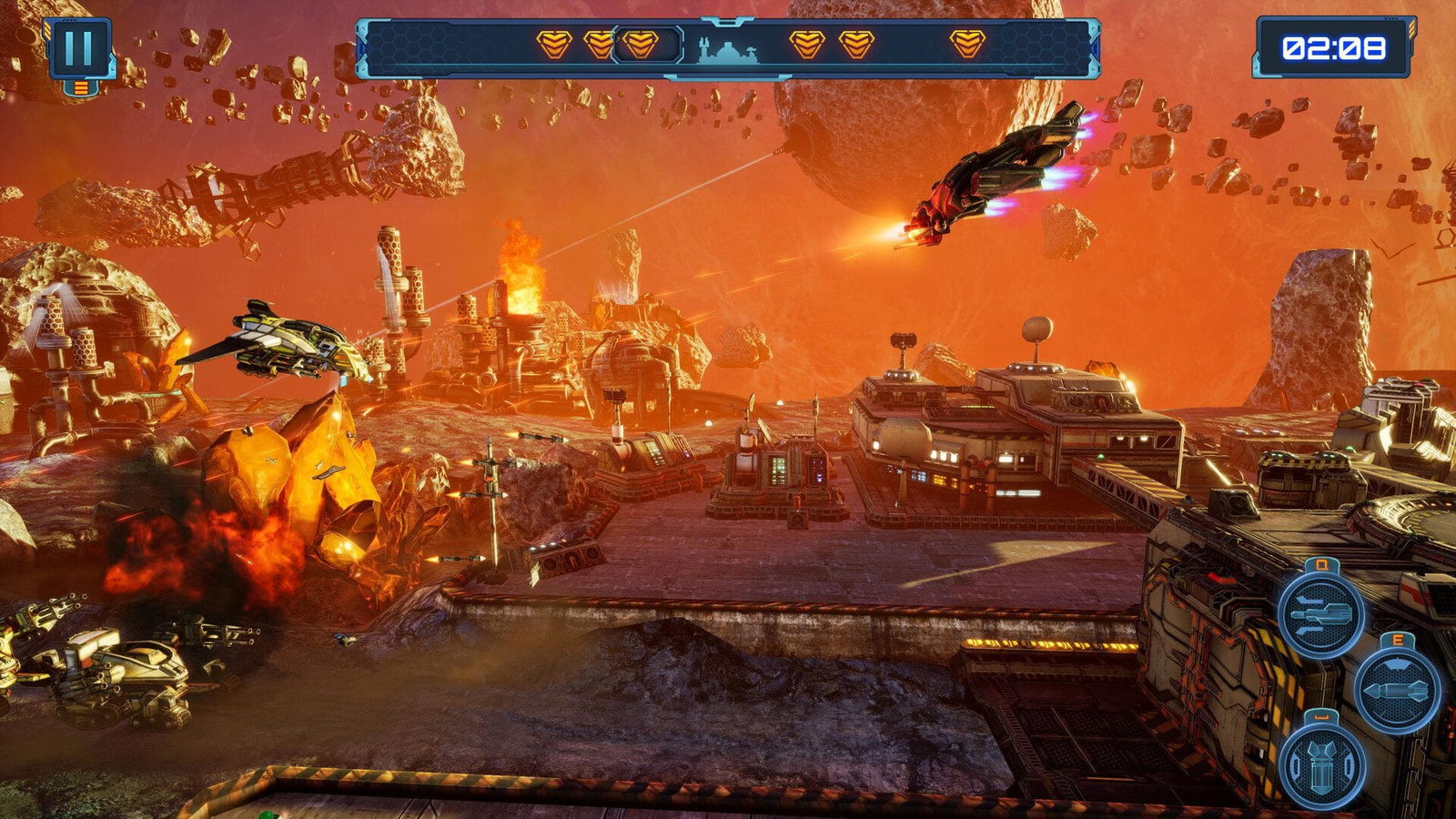Fire the winged rocket weapon ability
Image resolution: width=1456 pixels, height=819 pixels.
[1320, 613]
